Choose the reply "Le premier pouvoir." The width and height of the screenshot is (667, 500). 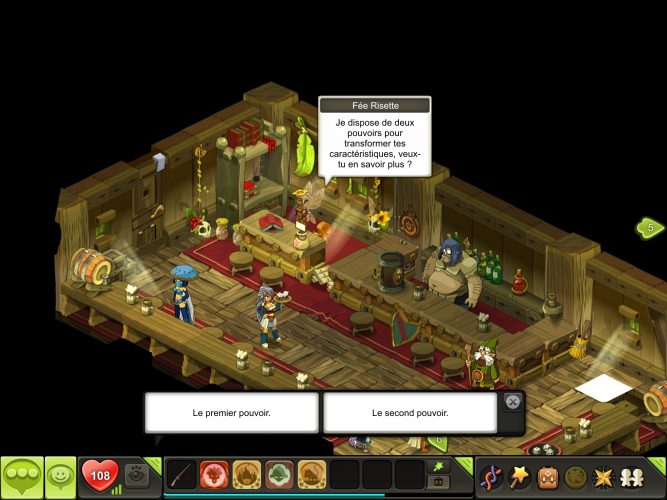(x=231, y=412)
